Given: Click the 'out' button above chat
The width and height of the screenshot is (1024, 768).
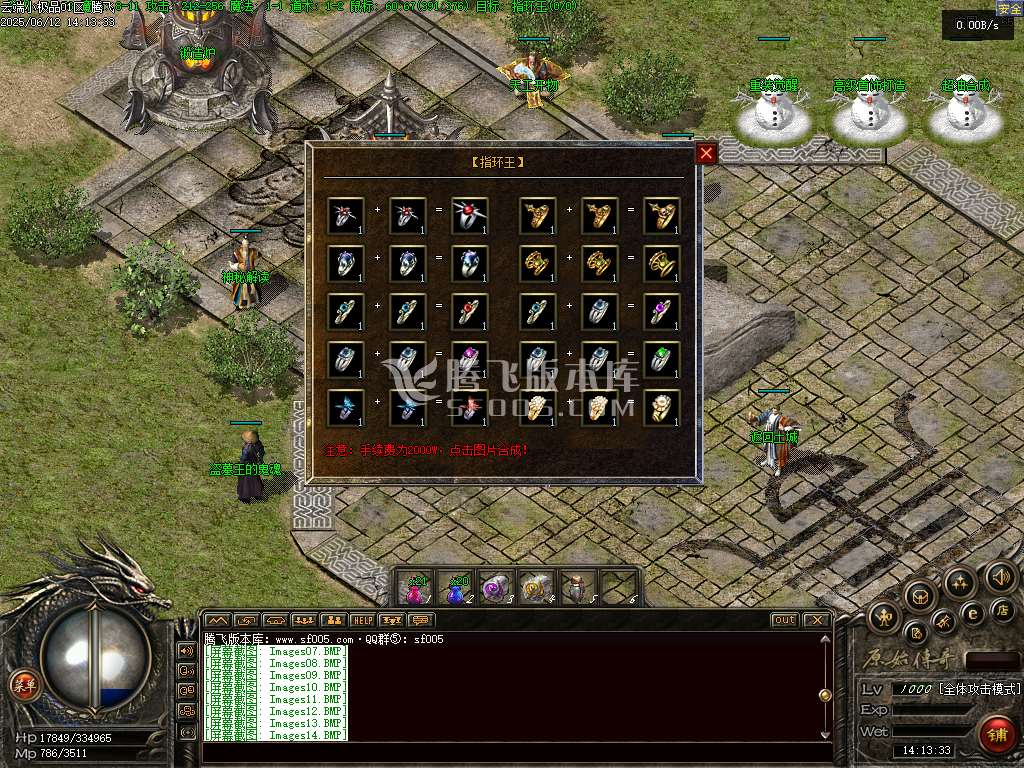Looking at the screenshot, I should coord(785,620).
